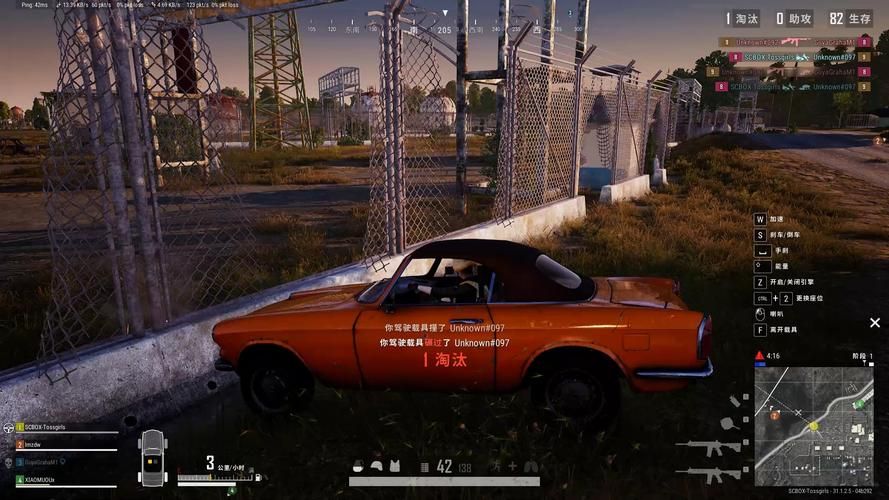The height and width of the screenshot is (500, 889).
Task: Click the fuel pump gauge icon
Action: (x=257, y=478)
